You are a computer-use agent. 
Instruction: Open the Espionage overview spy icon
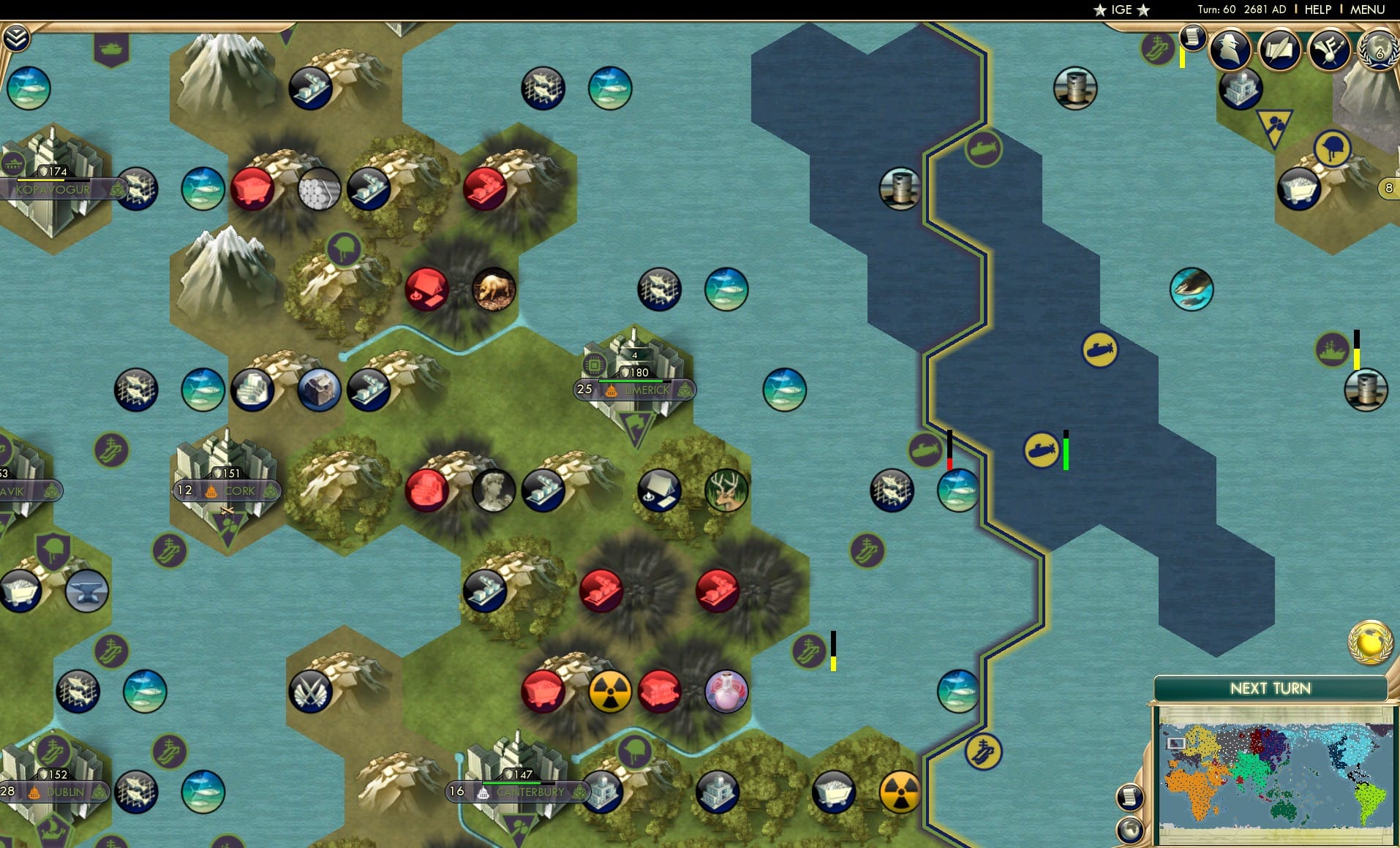tap(1229, 50)
